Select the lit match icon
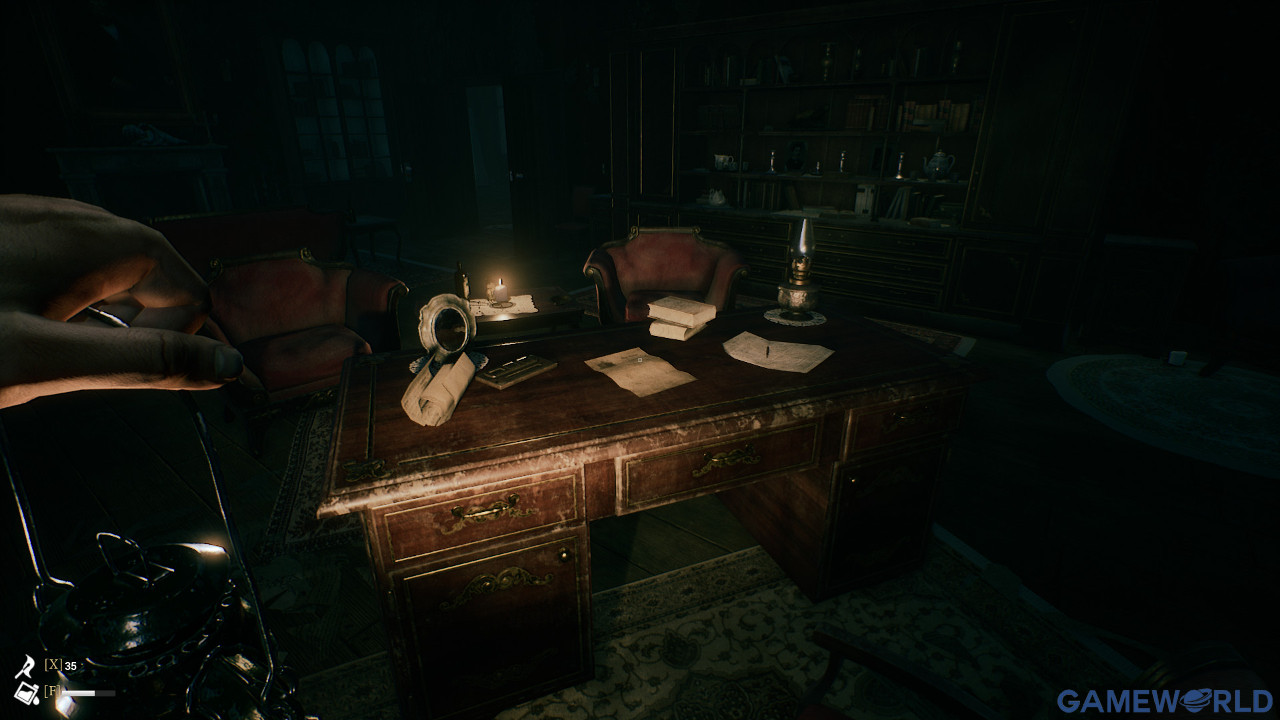Viewport: 1280px width, 720px height. 25,665
